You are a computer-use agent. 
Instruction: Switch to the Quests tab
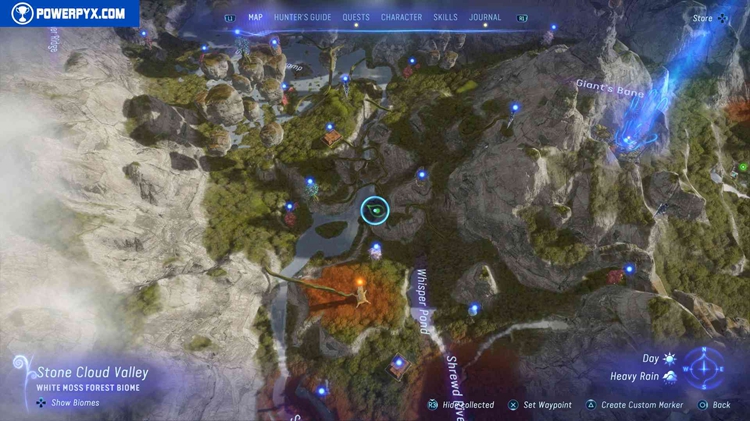(x=356, y=17)
